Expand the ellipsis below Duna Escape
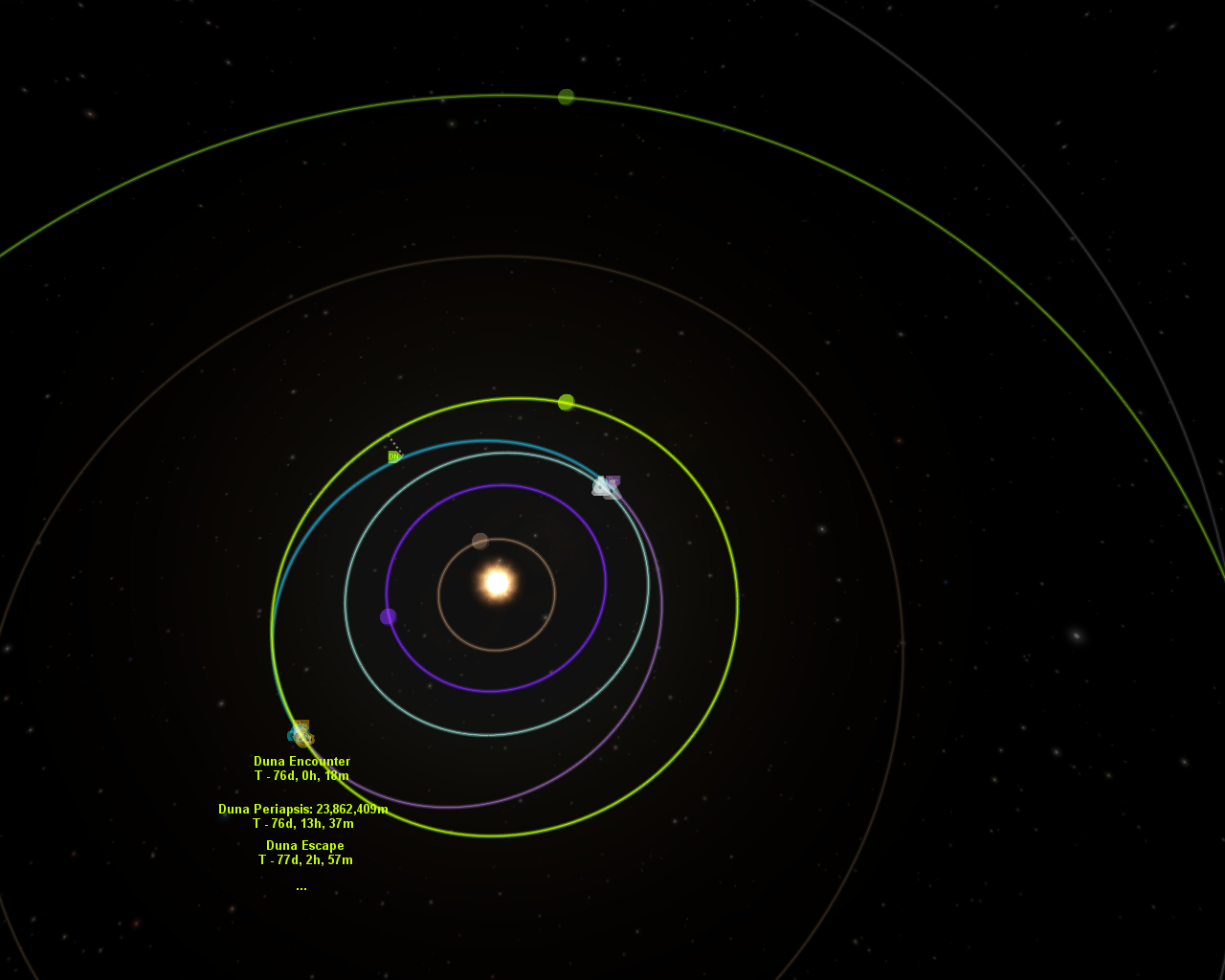Image resolution: width=1225 pixels, height=980 pixels. (301, 888)
